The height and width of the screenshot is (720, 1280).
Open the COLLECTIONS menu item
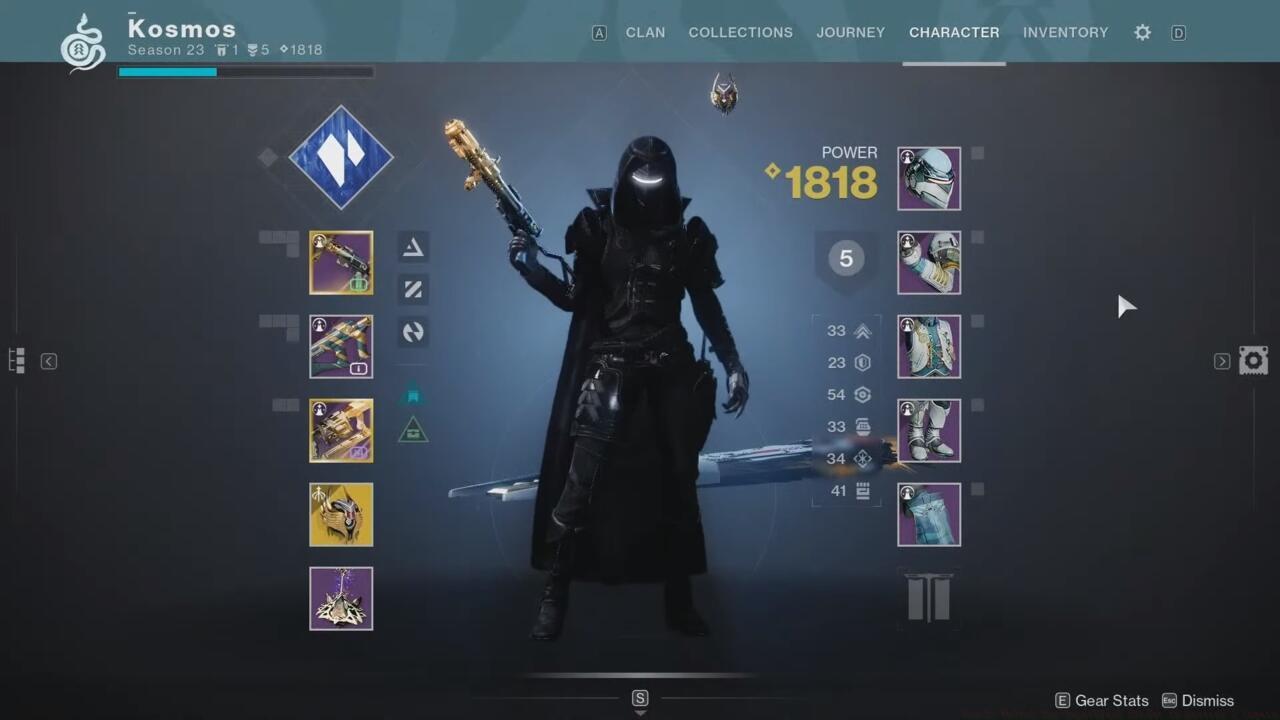click(x=740, y=32)
